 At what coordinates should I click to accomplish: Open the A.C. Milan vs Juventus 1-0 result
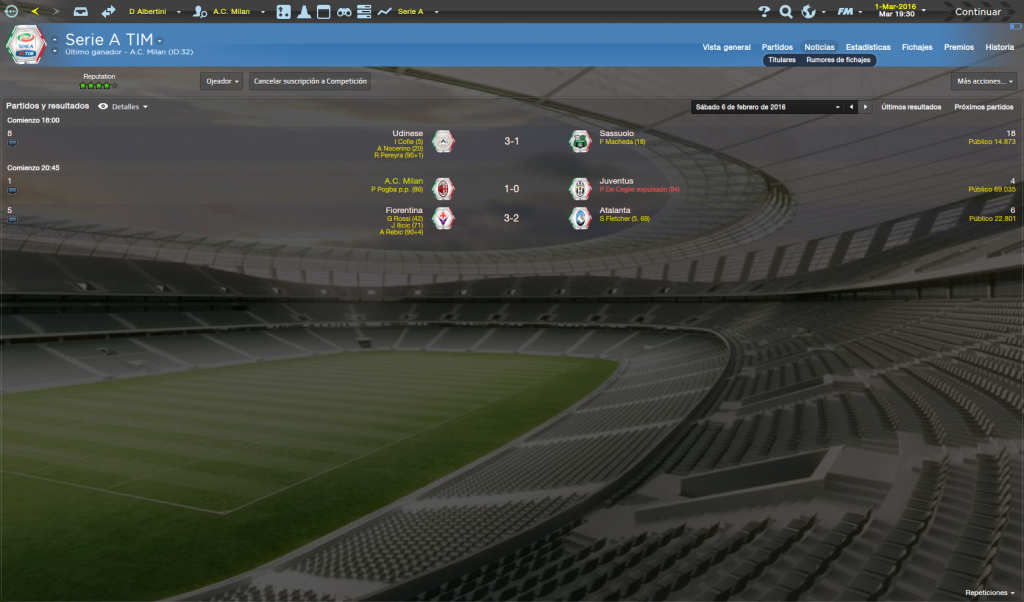(511, 187)
